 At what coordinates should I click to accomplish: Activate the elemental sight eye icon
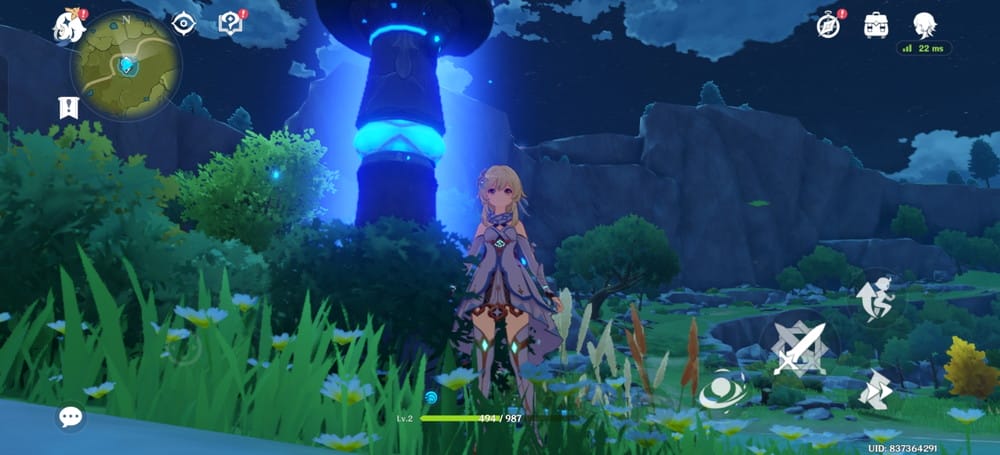click(183, 23)
